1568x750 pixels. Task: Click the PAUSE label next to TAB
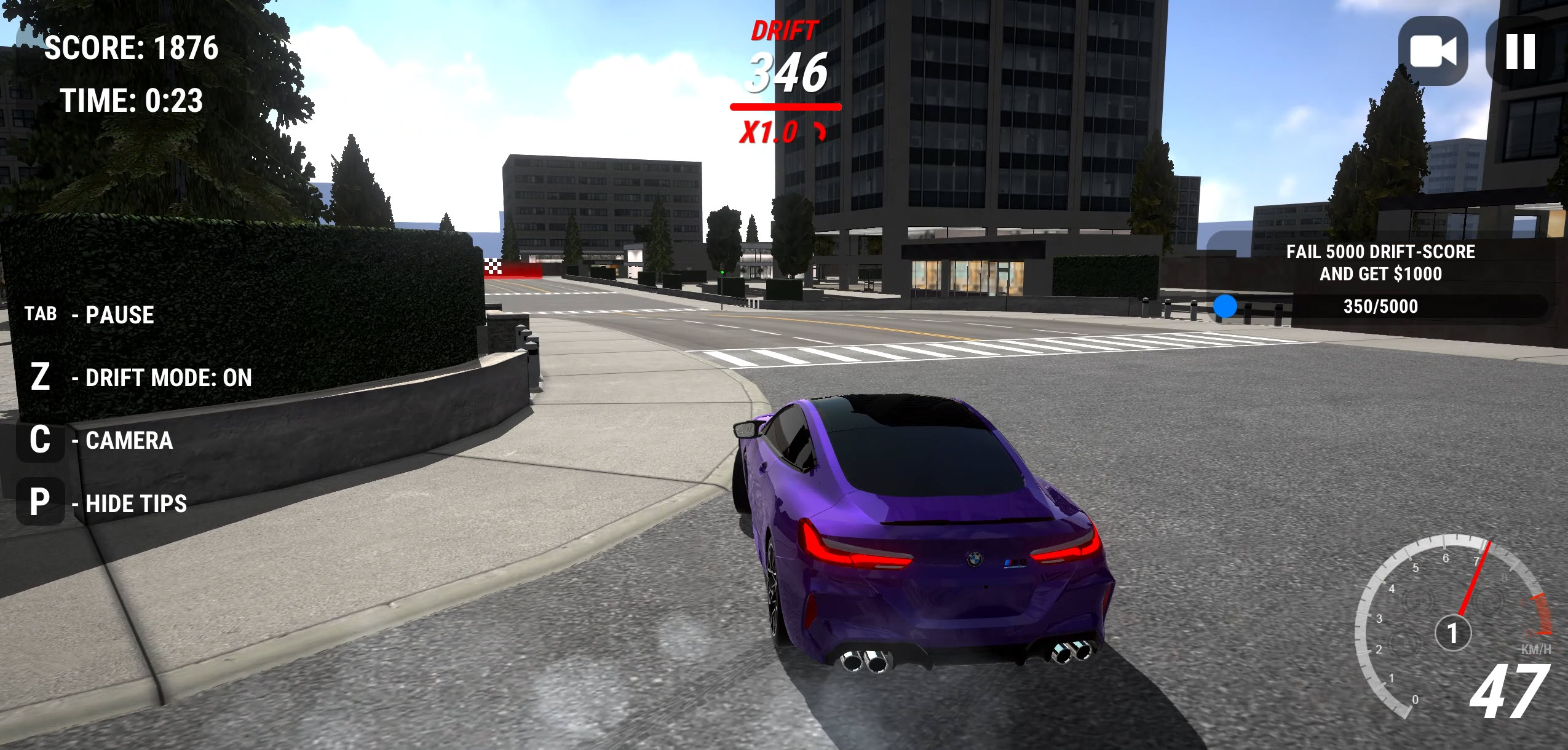[119, 314]
